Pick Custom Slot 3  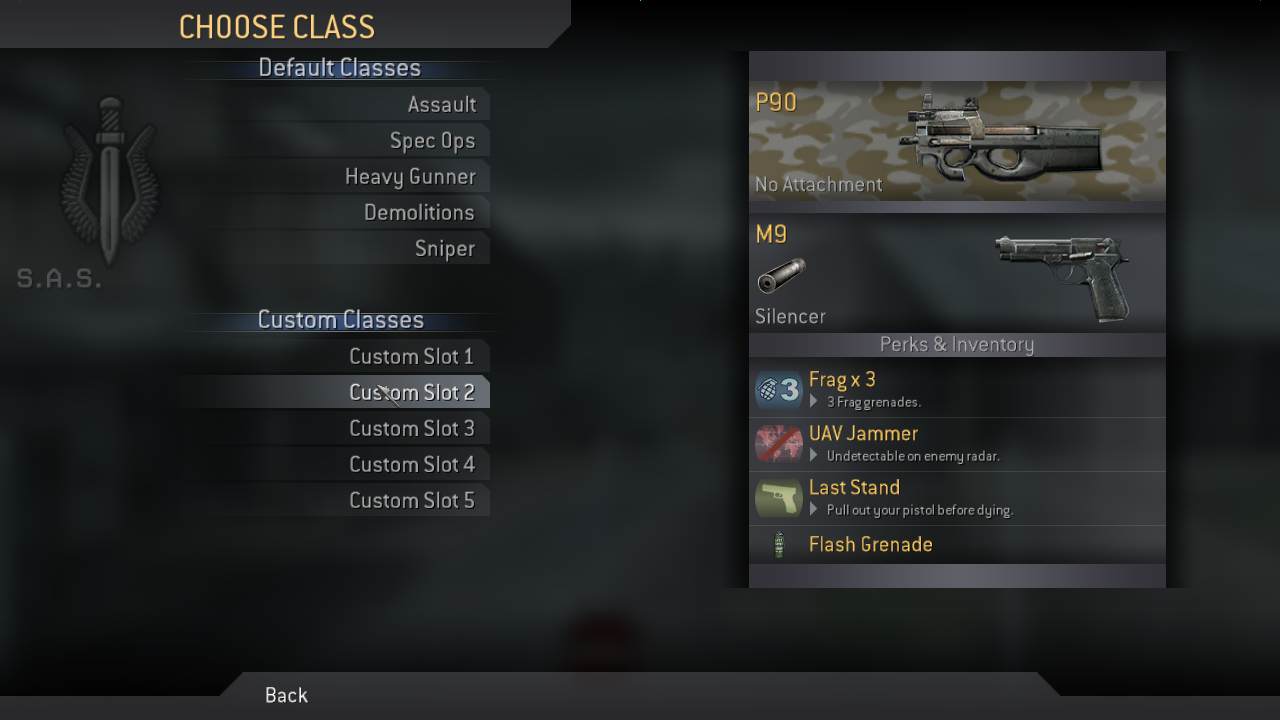(x=411, y=429)
